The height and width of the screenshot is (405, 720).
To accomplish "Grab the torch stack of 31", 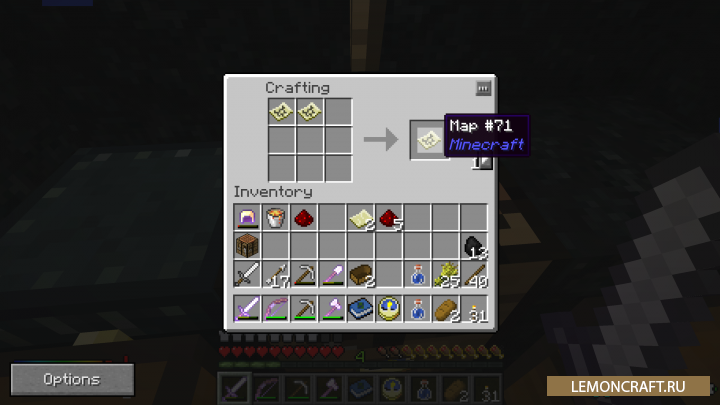I will coord(473,308).
